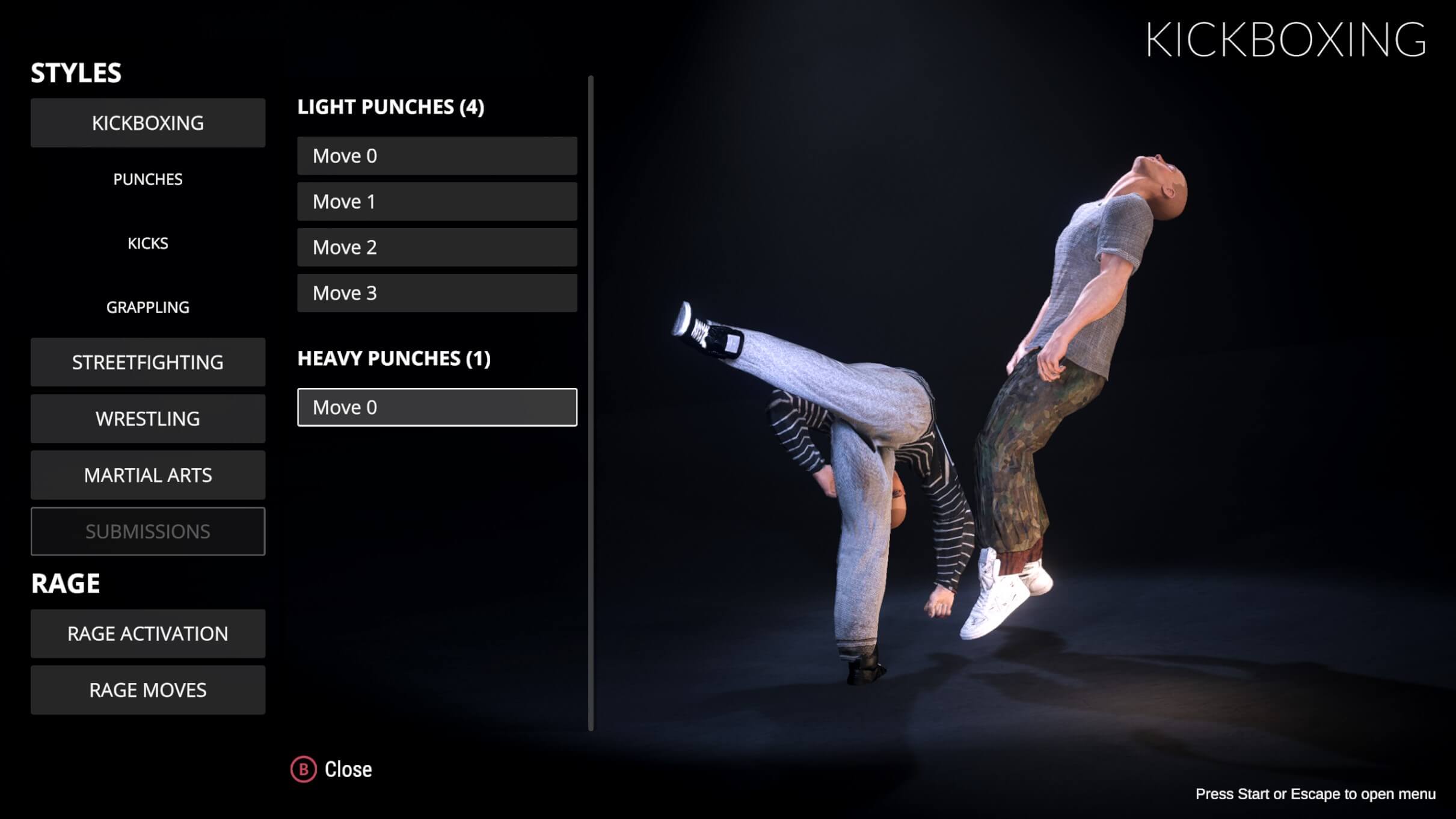Screen dimensions: 1456x819
Task: Close the move list panel
Action: tap(332, 770)
